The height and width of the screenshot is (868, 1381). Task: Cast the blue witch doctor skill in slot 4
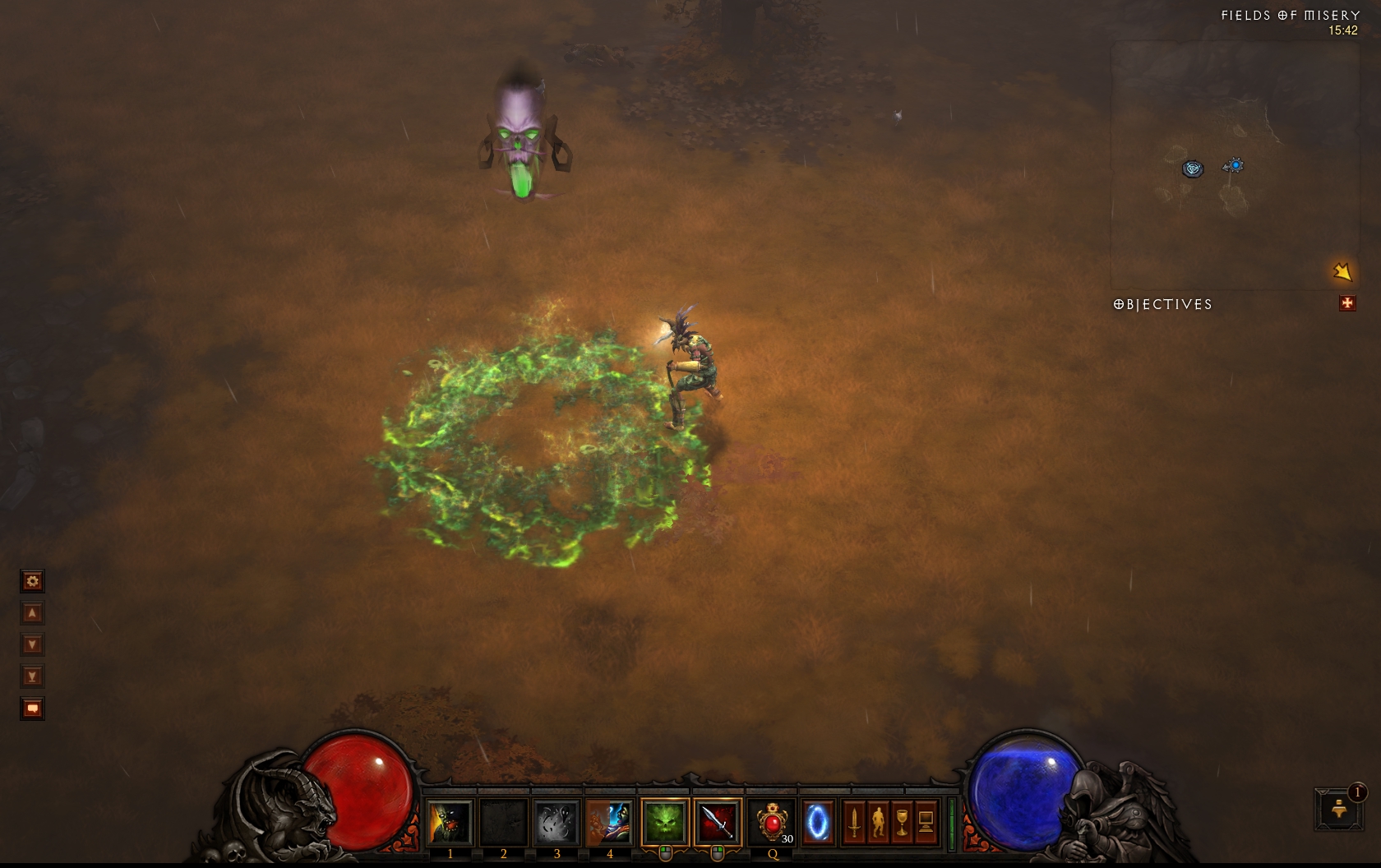pos(609,822)
